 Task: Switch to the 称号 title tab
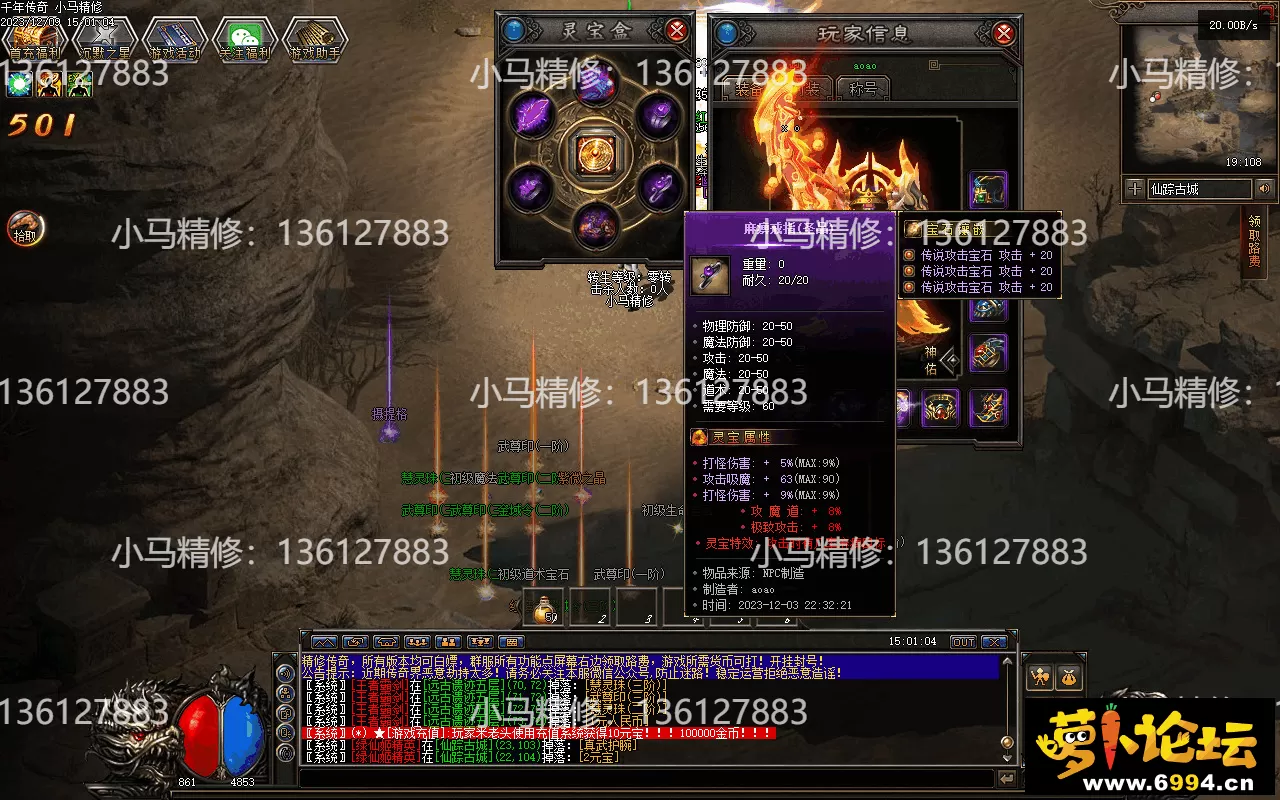[863, 88]
